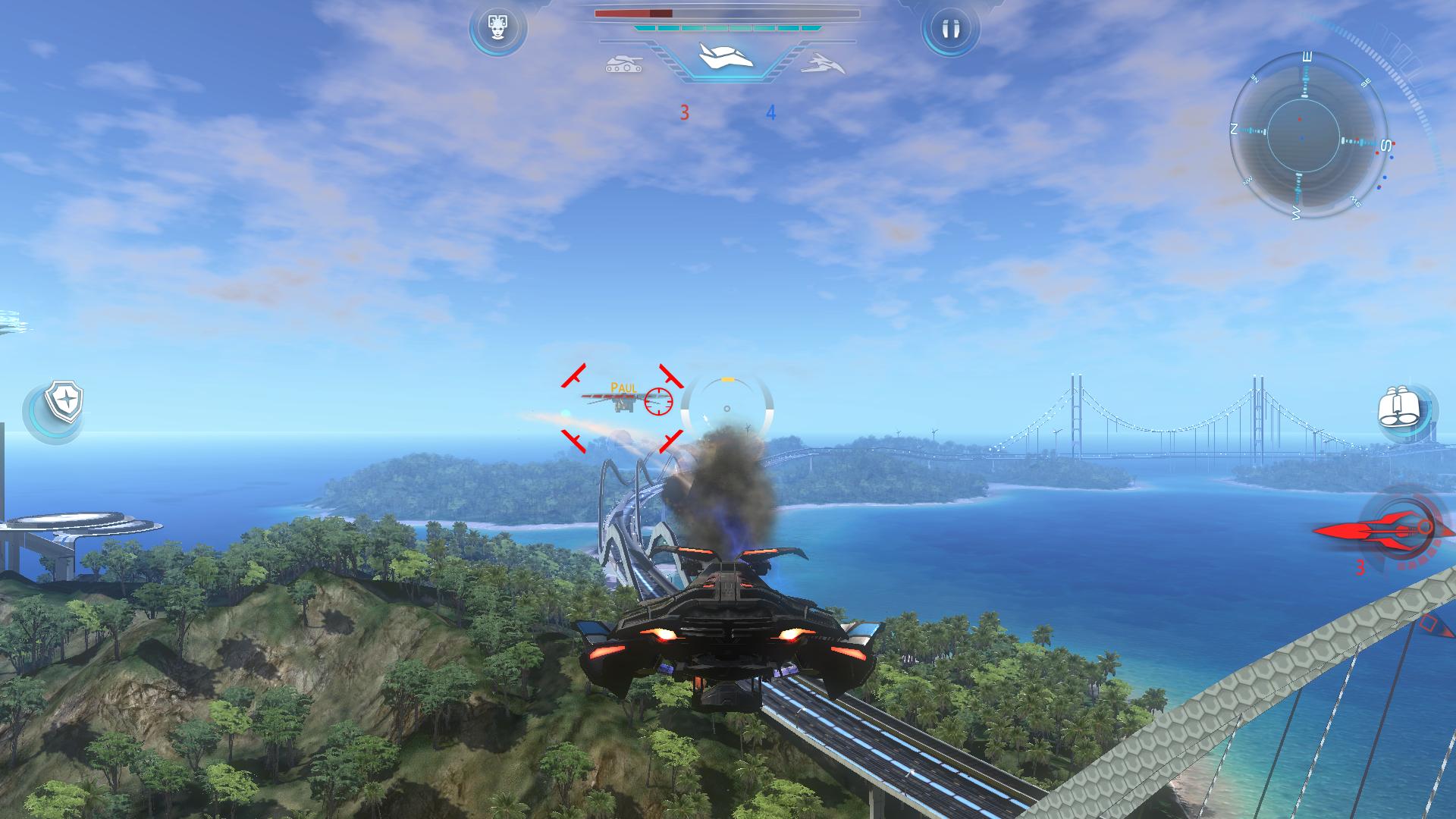Switch to the tank vehicle form
The image size is (1456, 819).
point(624,64)
